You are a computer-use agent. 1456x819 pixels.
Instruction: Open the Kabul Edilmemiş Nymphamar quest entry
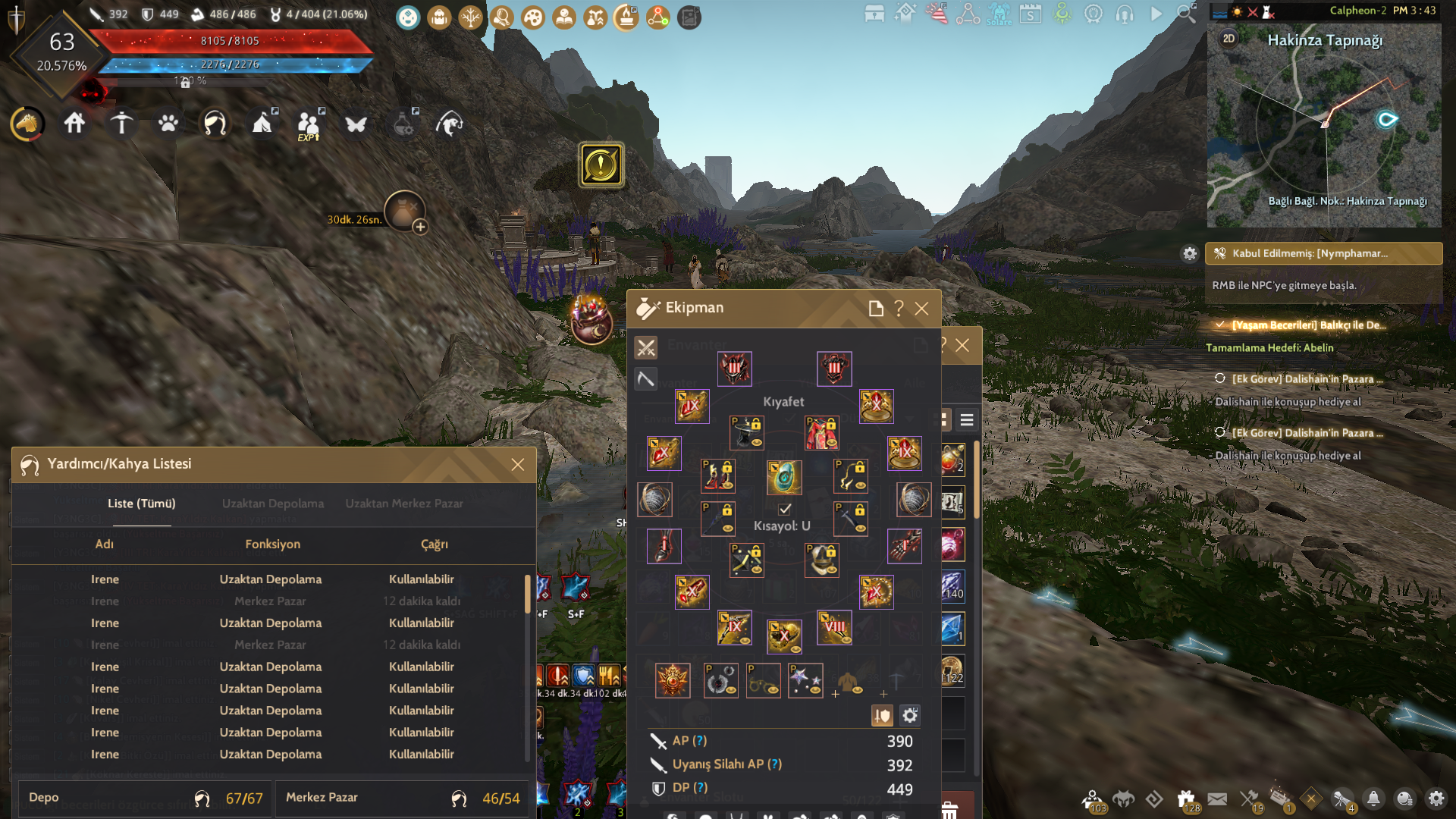[1323, 253]
